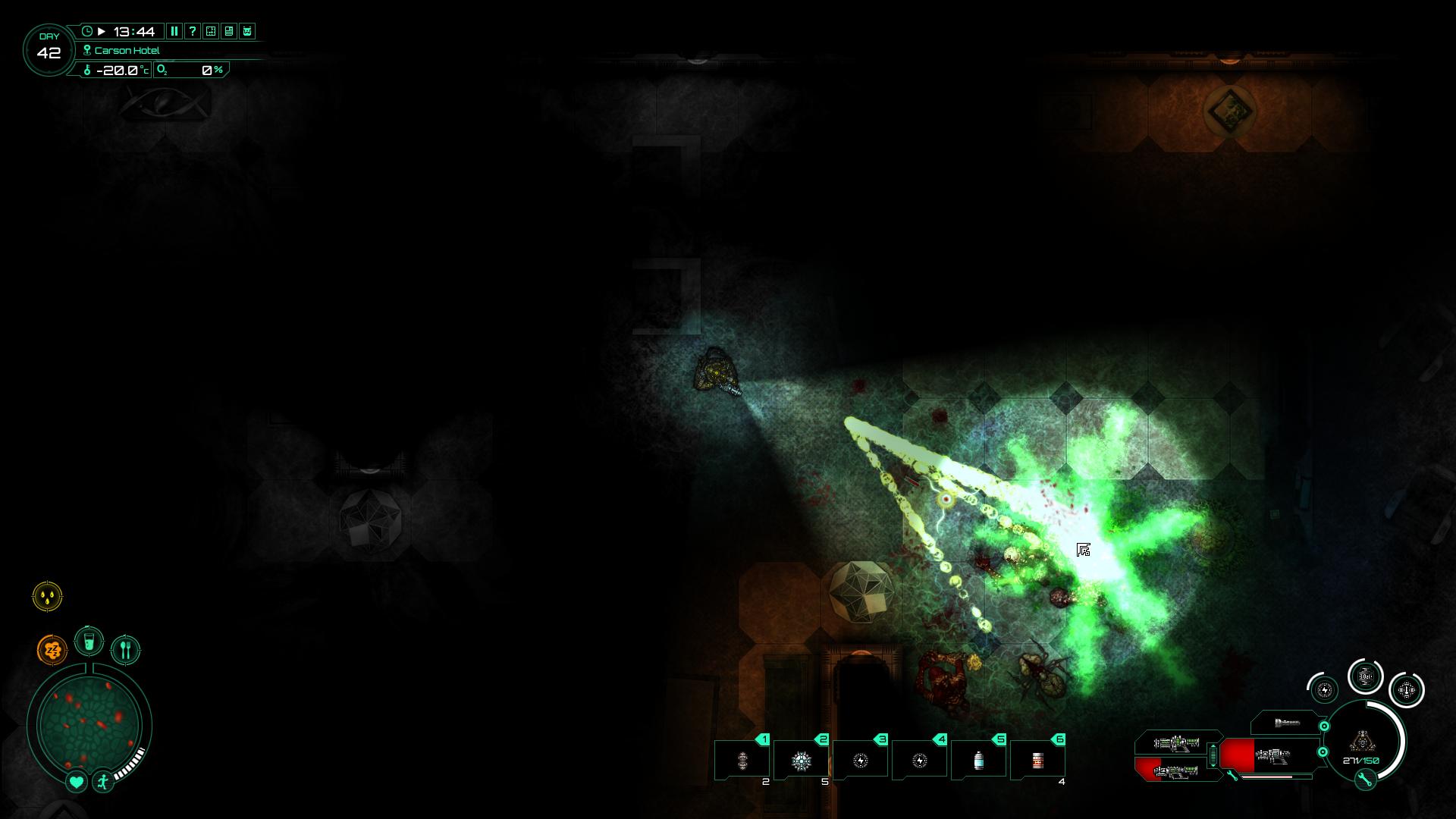Pause the game time
The image size is (1456, 819).
(174, 31)
